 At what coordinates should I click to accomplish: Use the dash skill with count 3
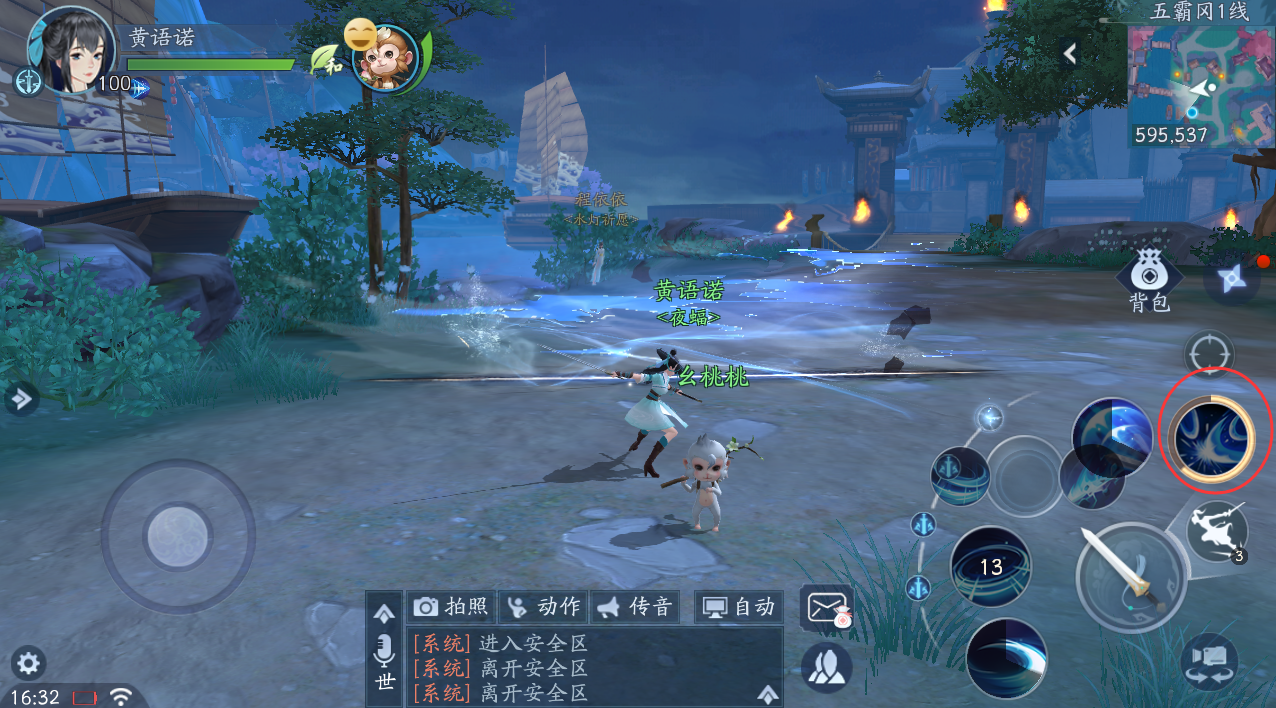pyautogui.click(x=1218, y=530)
